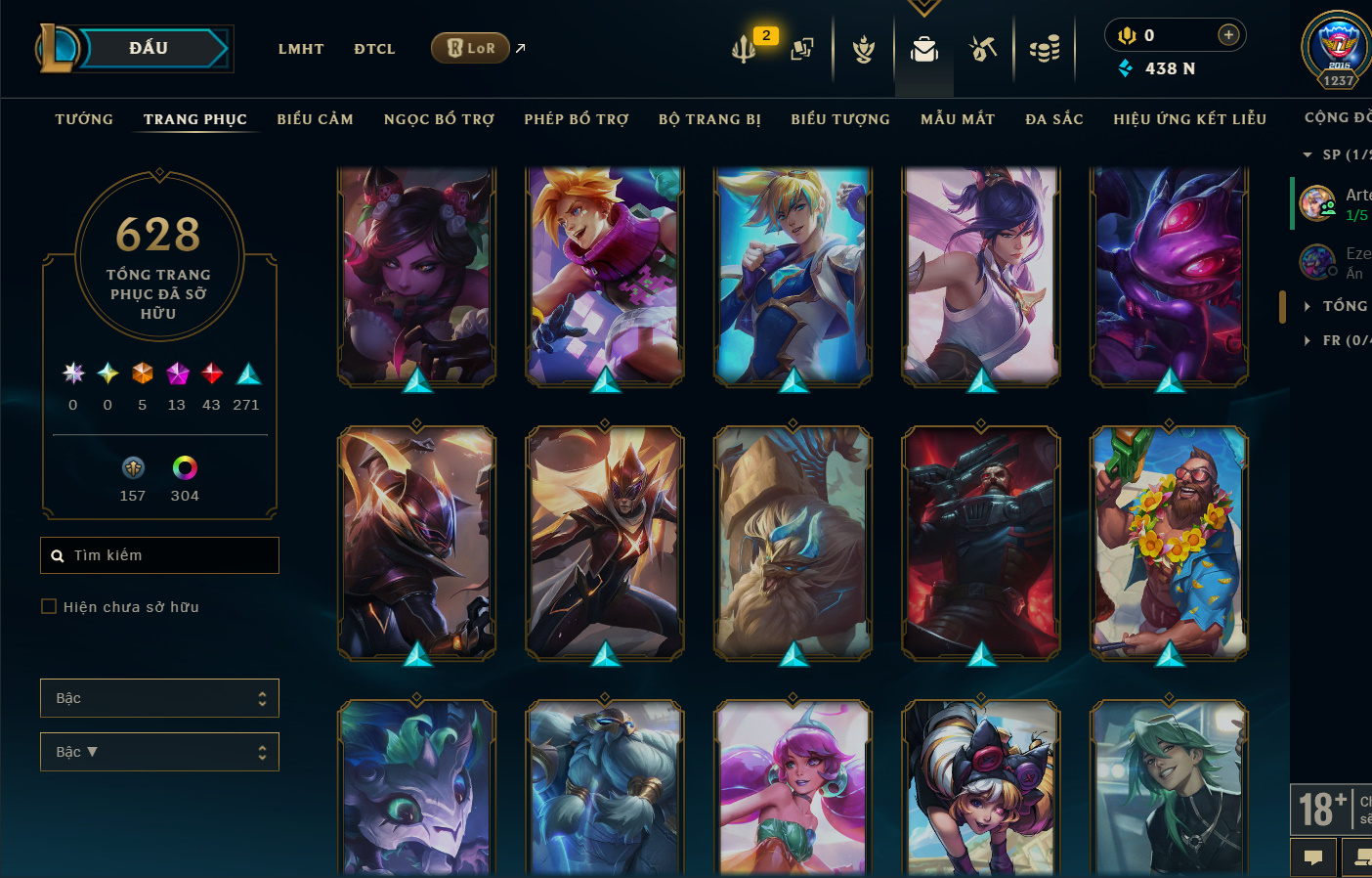1372x878 pixels.
Task: Open the BIỂU TƯỢNG tab
Action: (840, 119)
